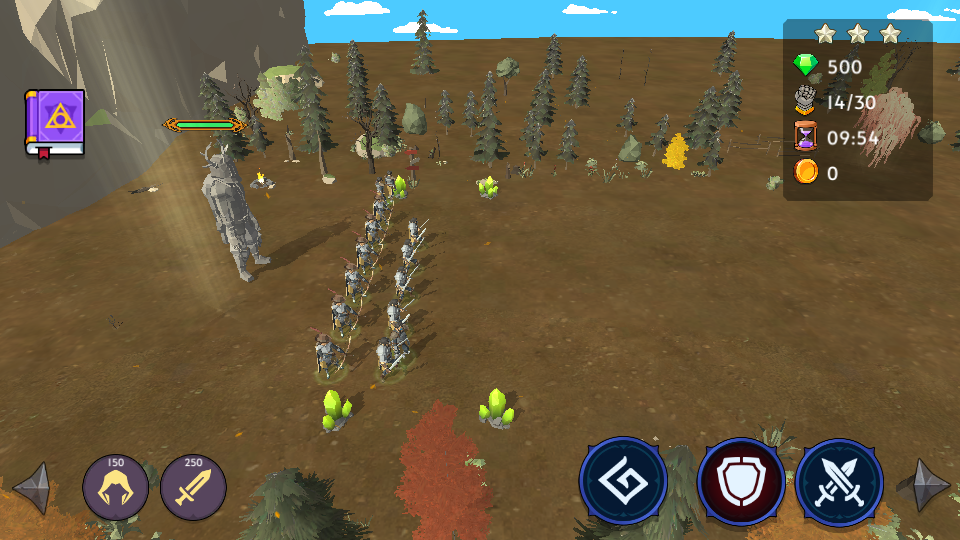This screenshot has height=540, width=960.
Task: Choose the crossed swords attack command
Action: (839, 483)
